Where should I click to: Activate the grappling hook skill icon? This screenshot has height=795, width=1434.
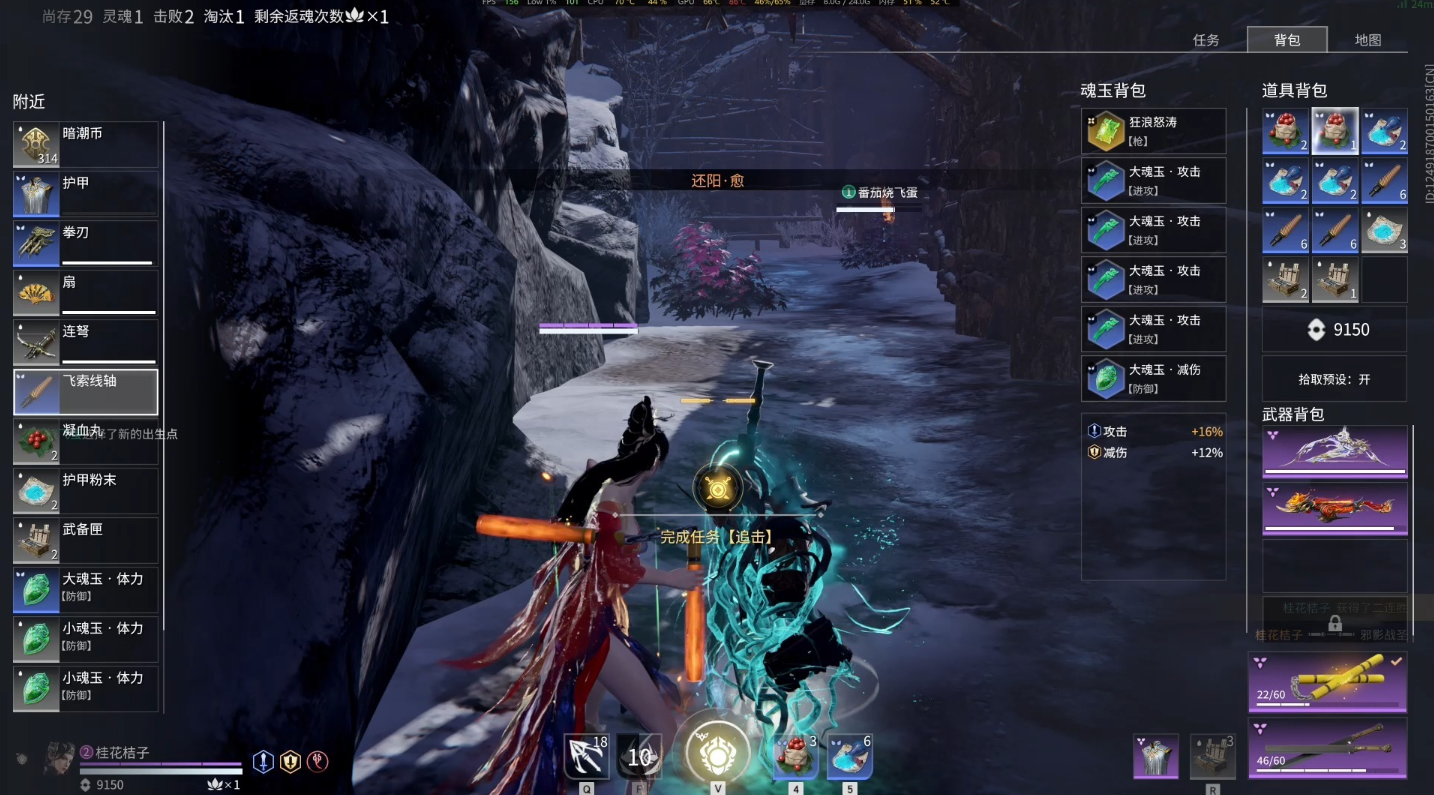coord(586,757)
